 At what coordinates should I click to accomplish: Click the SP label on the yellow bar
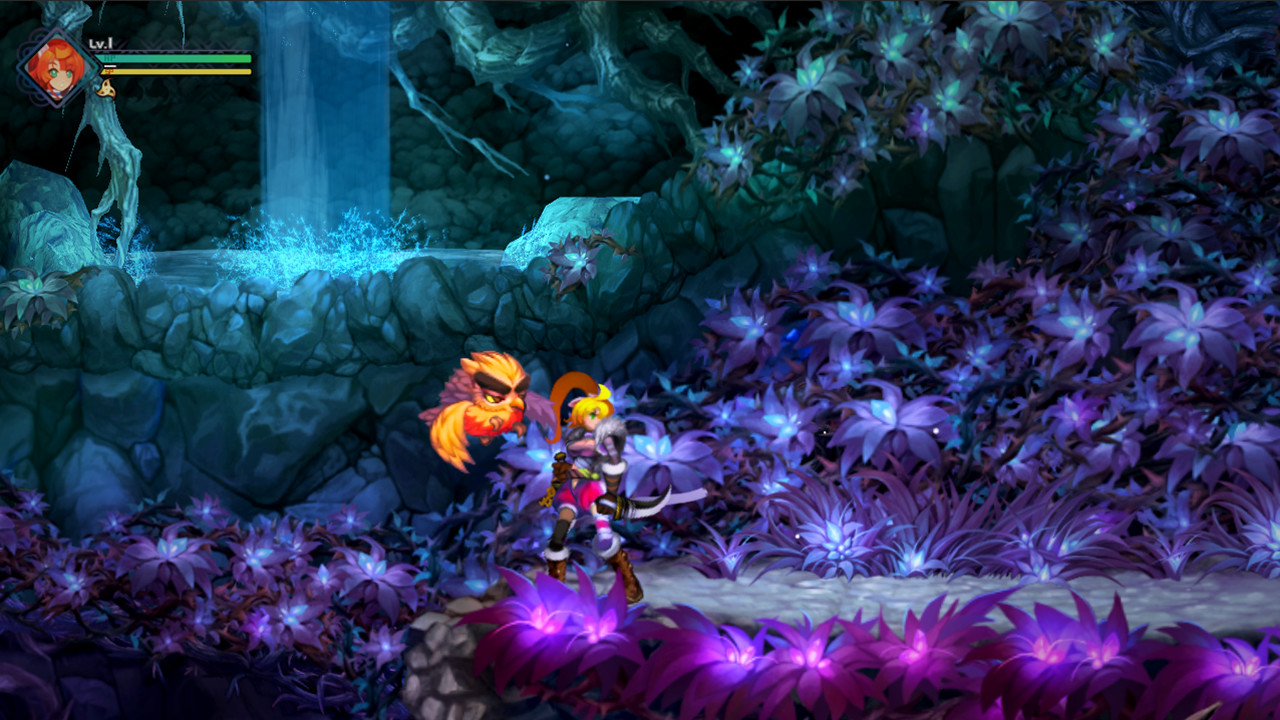[108, 71]
